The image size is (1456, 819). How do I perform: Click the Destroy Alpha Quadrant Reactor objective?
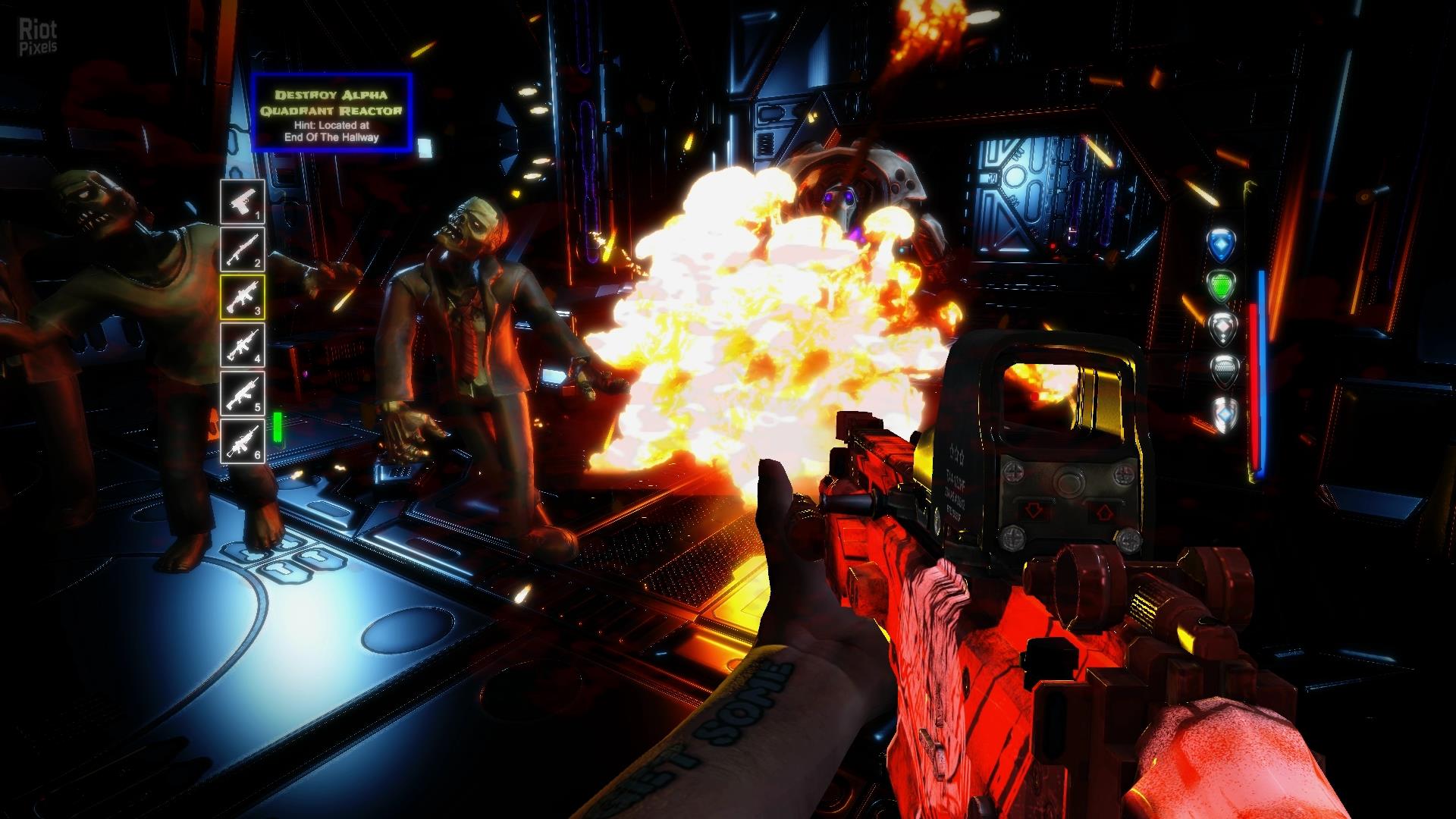click(x=331, y=113)
